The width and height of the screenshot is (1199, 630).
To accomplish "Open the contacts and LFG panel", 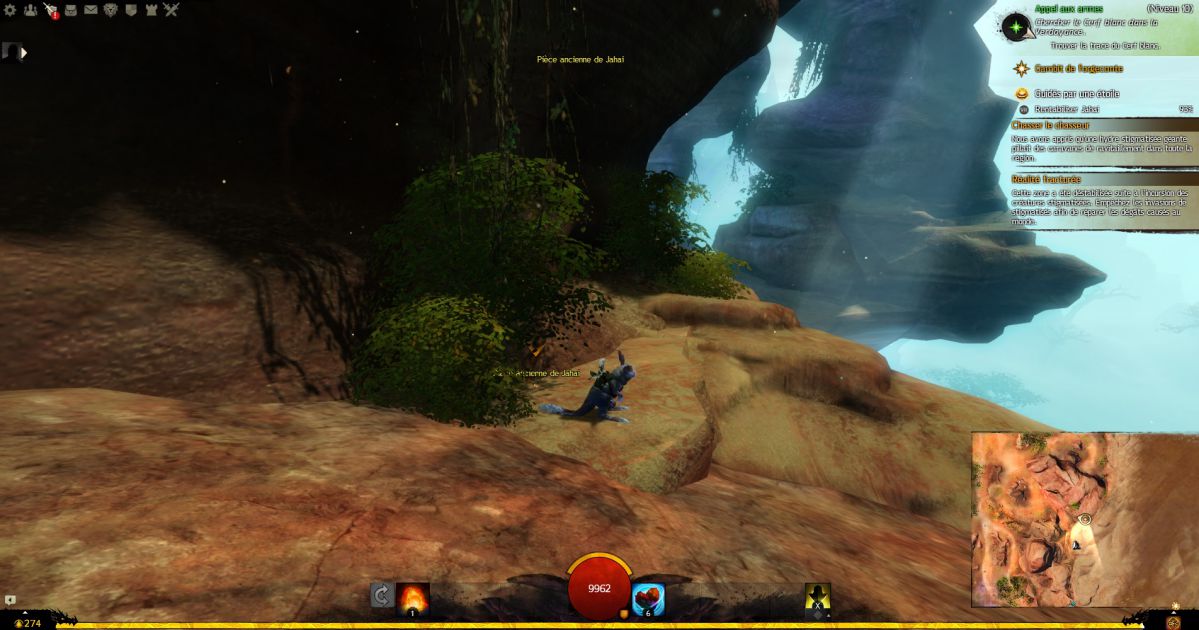I will tap(29, 10).
